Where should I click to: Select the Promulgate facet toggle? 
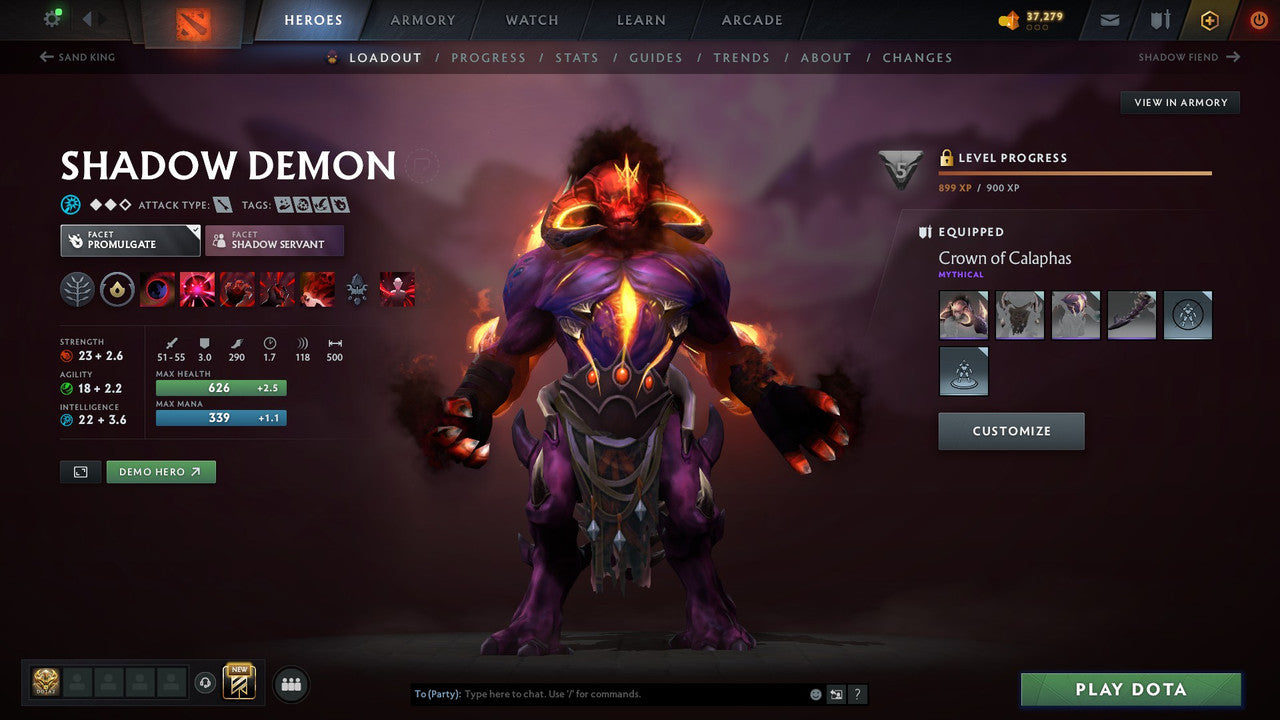point(129,240)
